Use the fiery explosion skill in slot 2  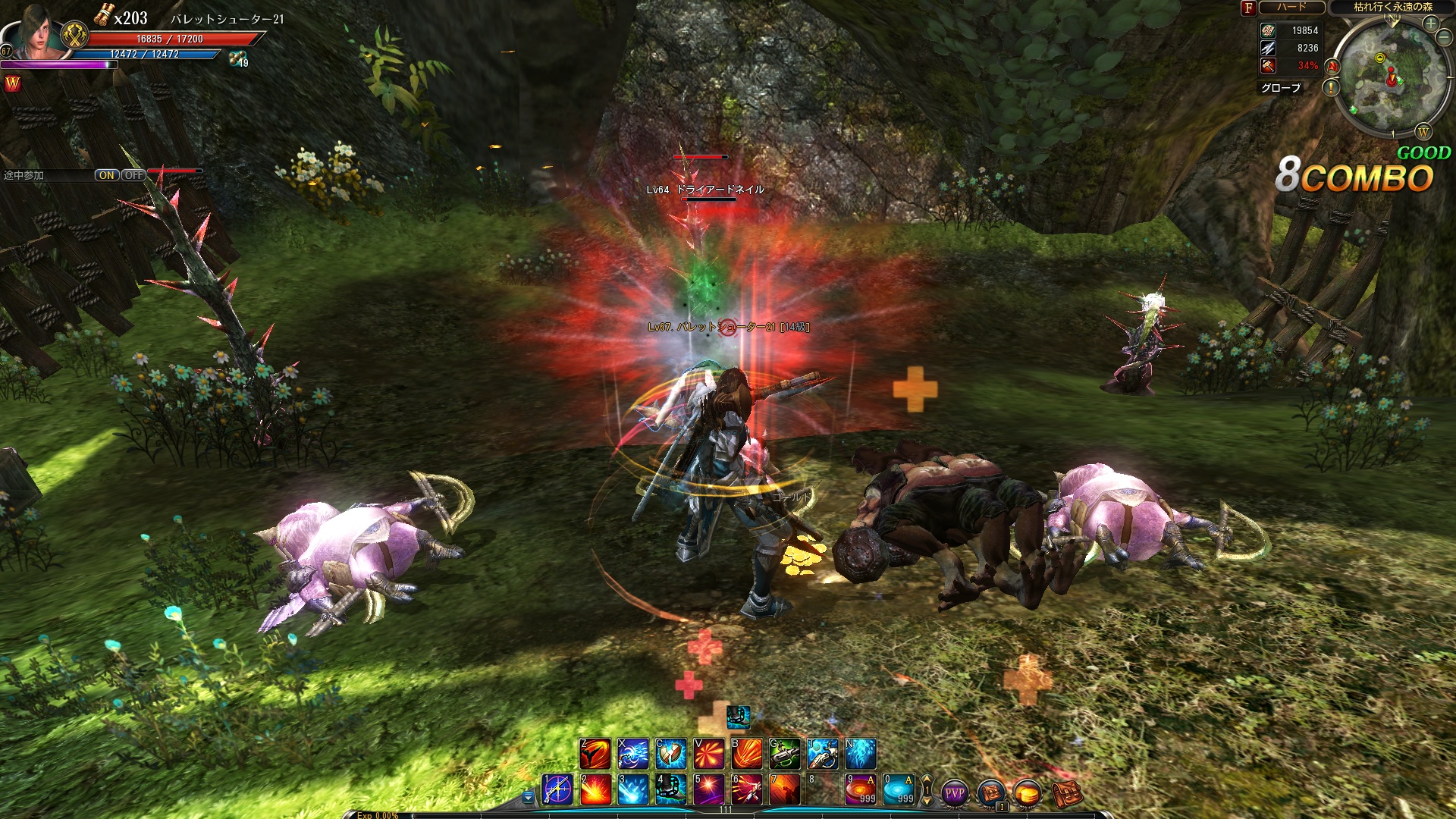click(595, 789)
